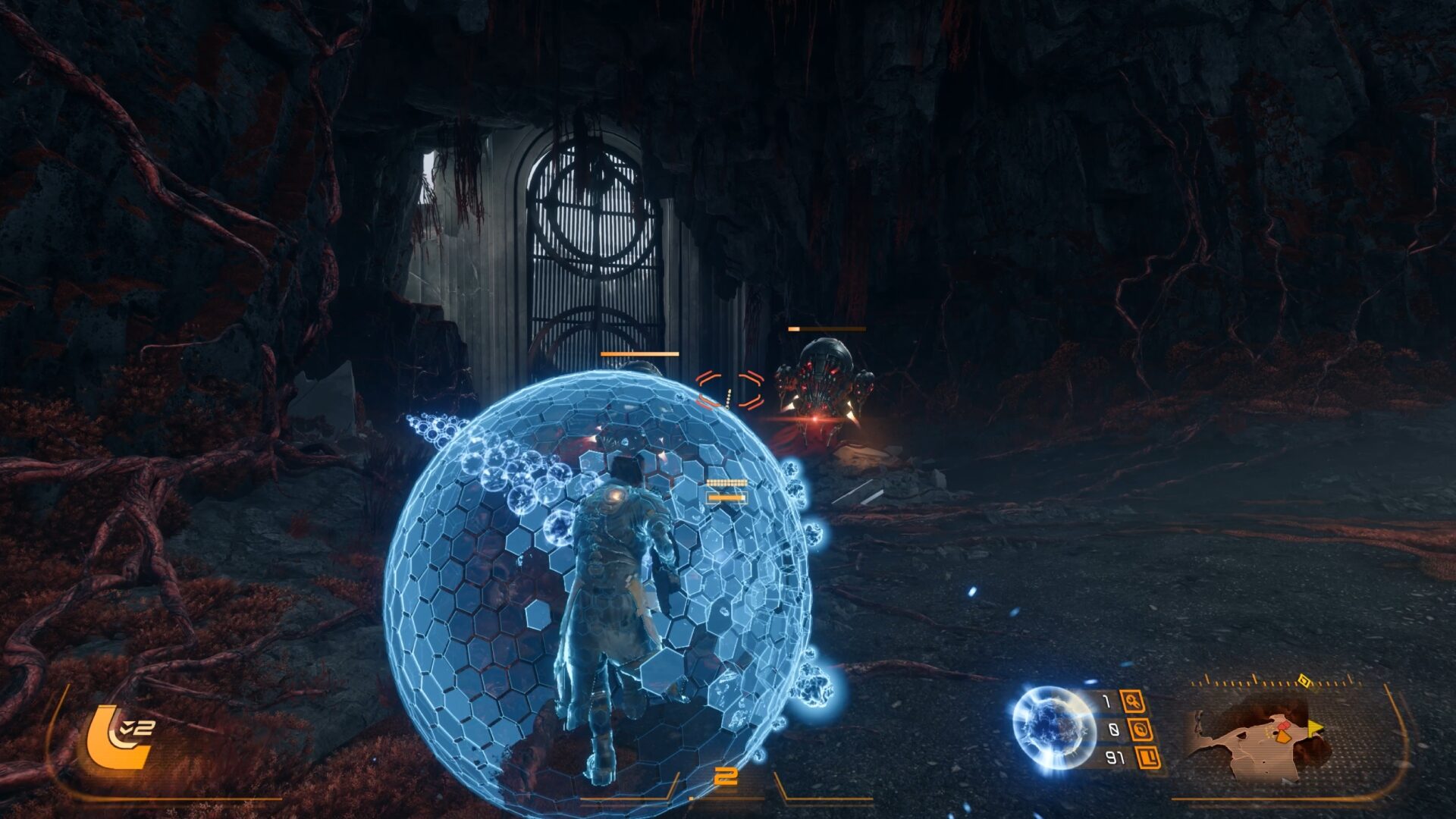Click the orange reload progress bar near the player
1456x819 pixels.
[726, 496]
